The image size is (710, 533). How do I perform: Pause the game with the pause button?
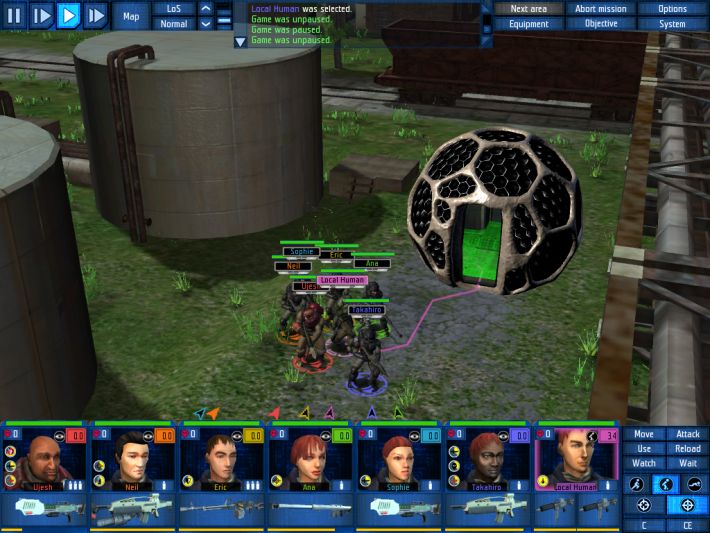point(14,15)
